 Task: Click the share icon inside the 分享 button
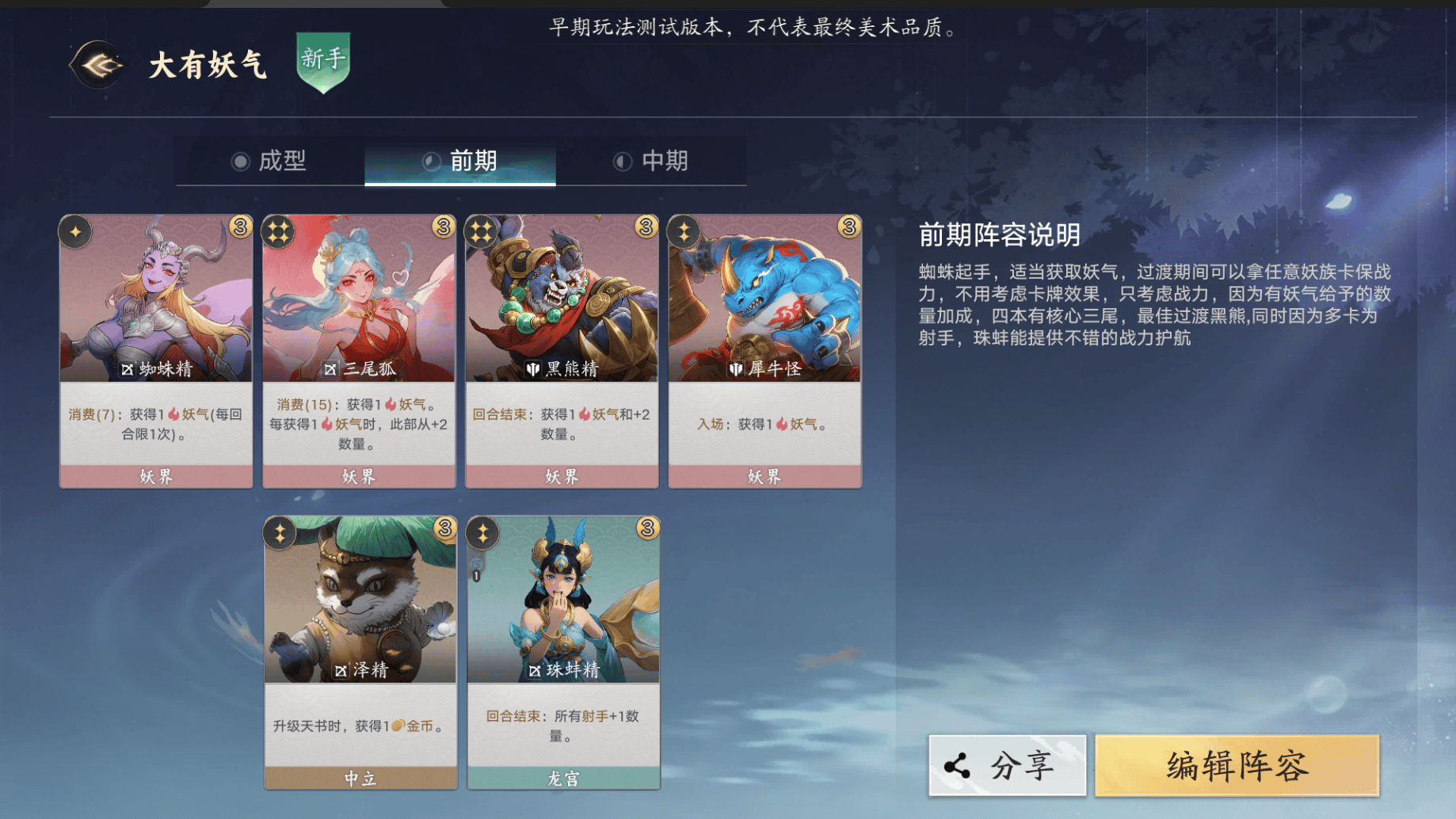[955, 764]
